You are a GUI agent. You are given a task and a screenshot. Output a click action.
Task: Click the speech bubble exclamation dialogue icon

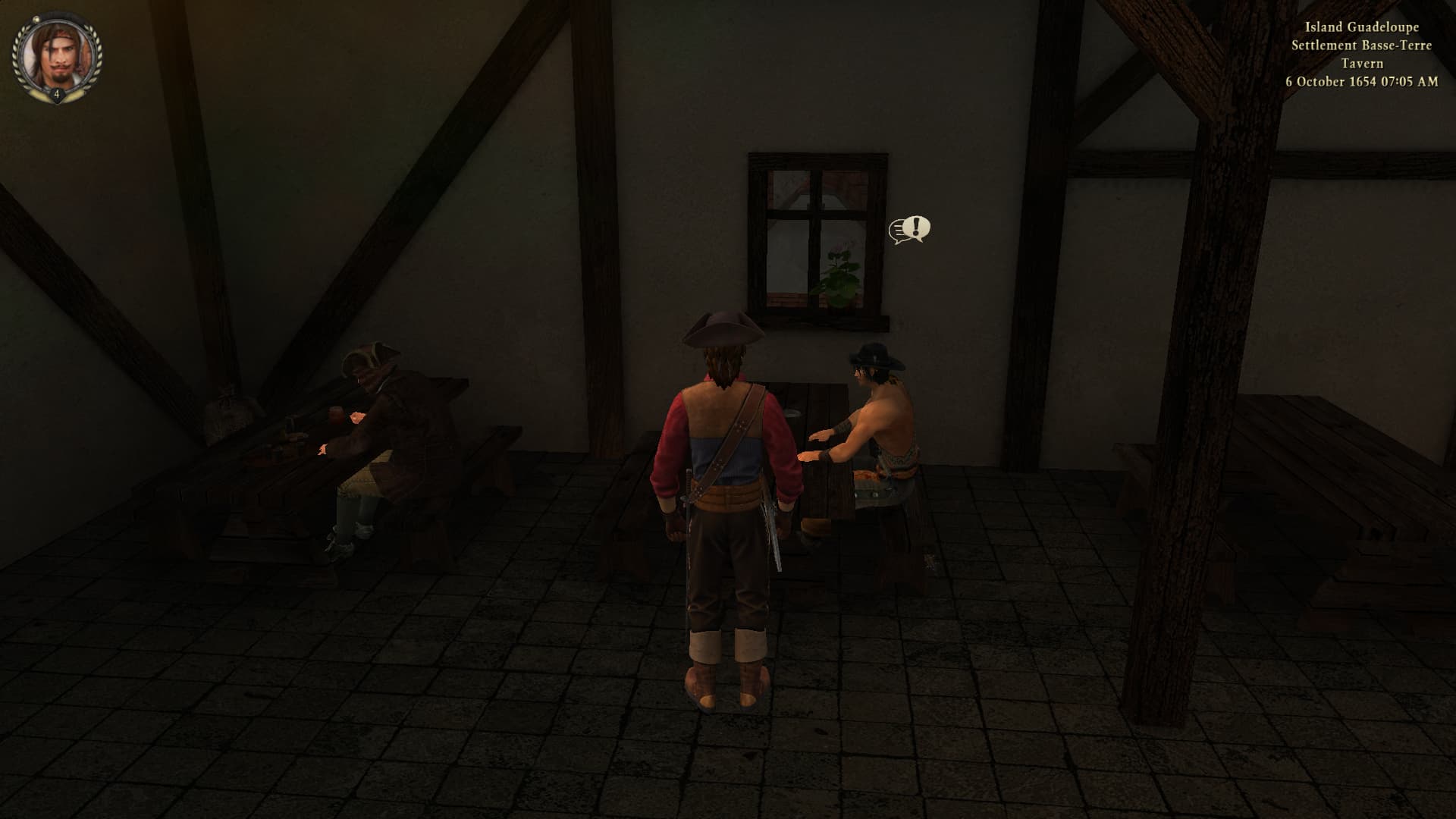(x=909, y=229)
